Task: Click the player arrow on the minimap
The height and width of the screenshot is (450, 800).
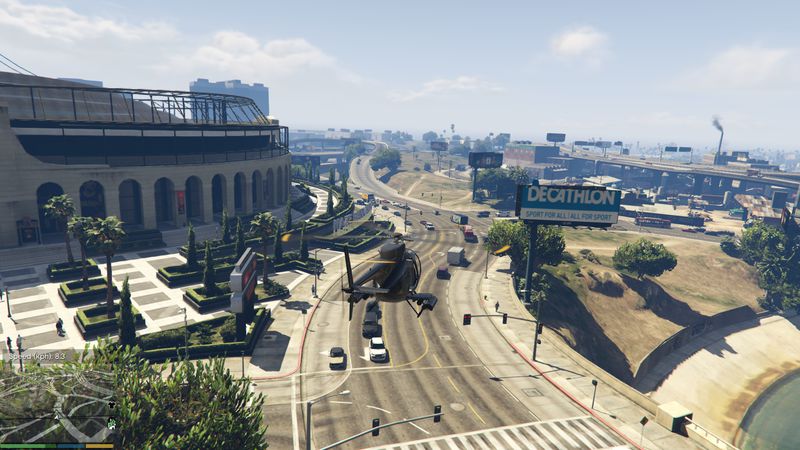Action: (57, 417)
